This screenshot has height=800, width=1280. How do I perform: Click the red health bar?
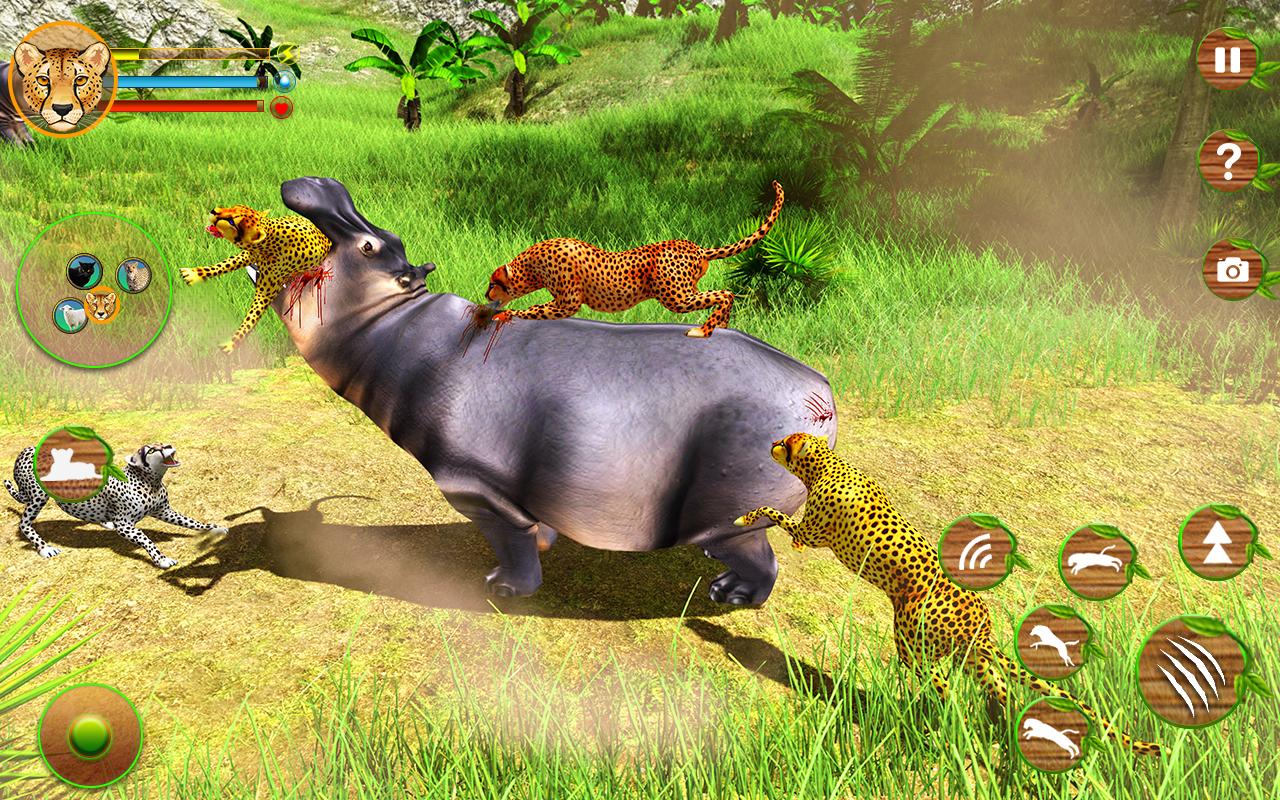pos(185,105)
